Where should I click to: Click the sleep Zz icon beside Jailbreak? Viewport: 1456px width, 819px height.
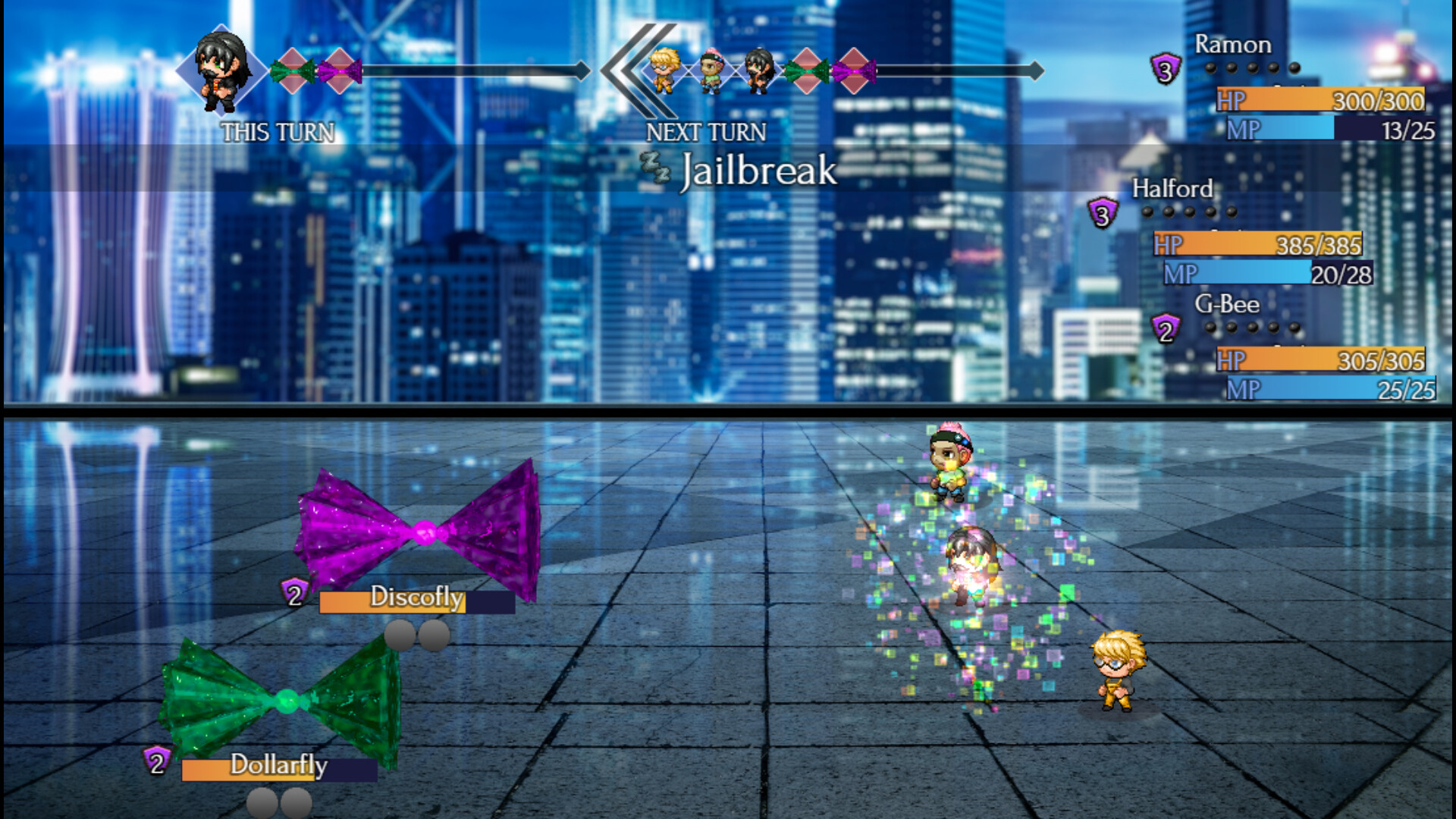coord(654,165)
